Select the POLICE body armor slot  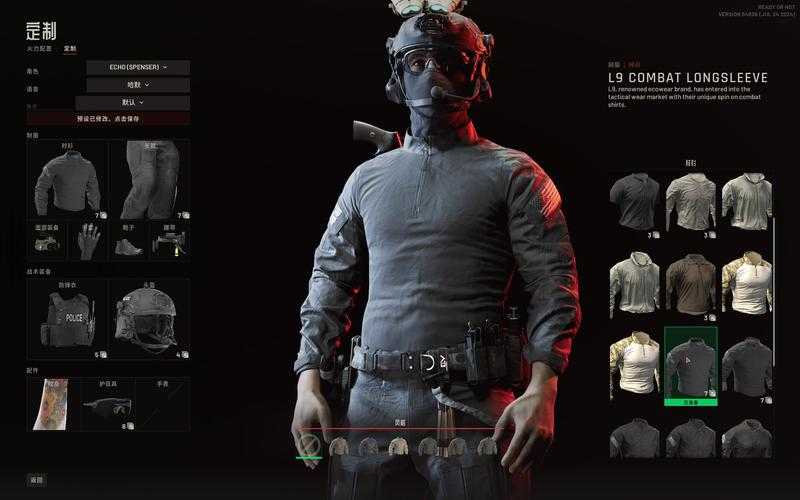click(67, 318)
